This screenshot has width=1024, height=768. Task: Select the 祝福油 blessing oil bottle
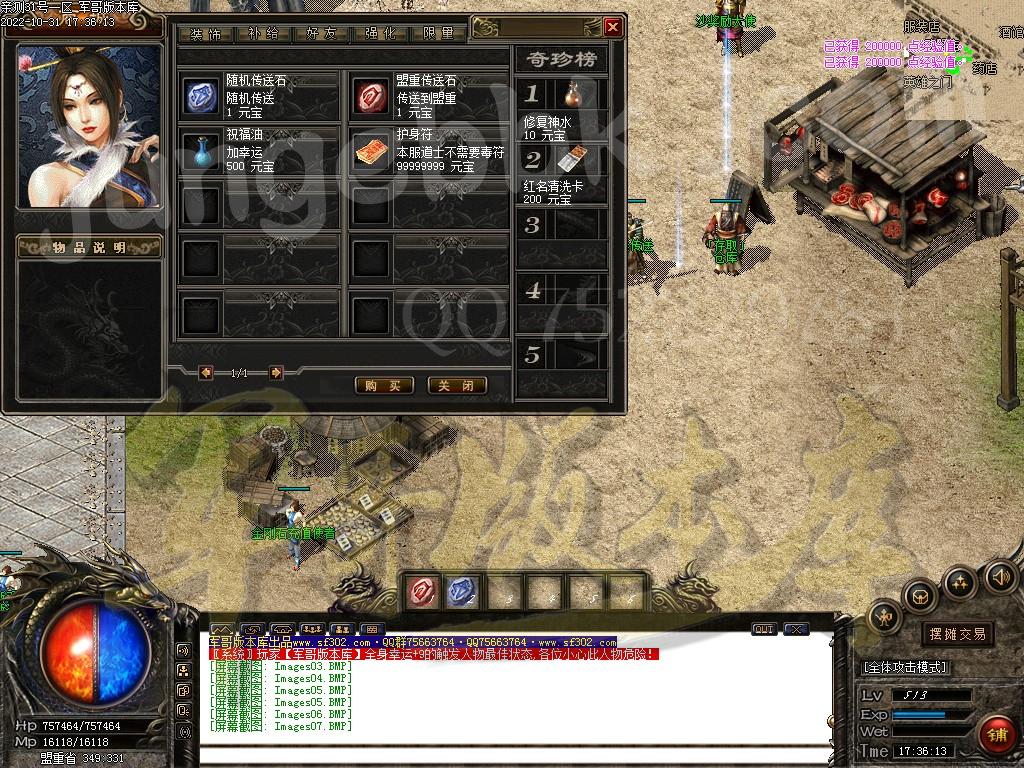tap(200, 150)
